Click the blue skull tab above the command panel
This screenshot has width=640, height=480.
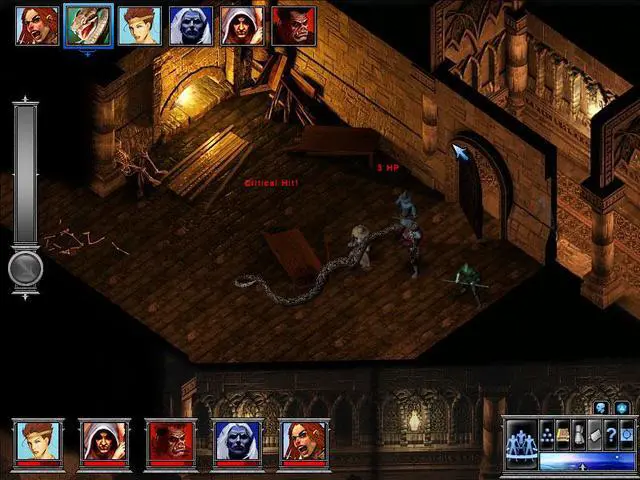(601, 407)
